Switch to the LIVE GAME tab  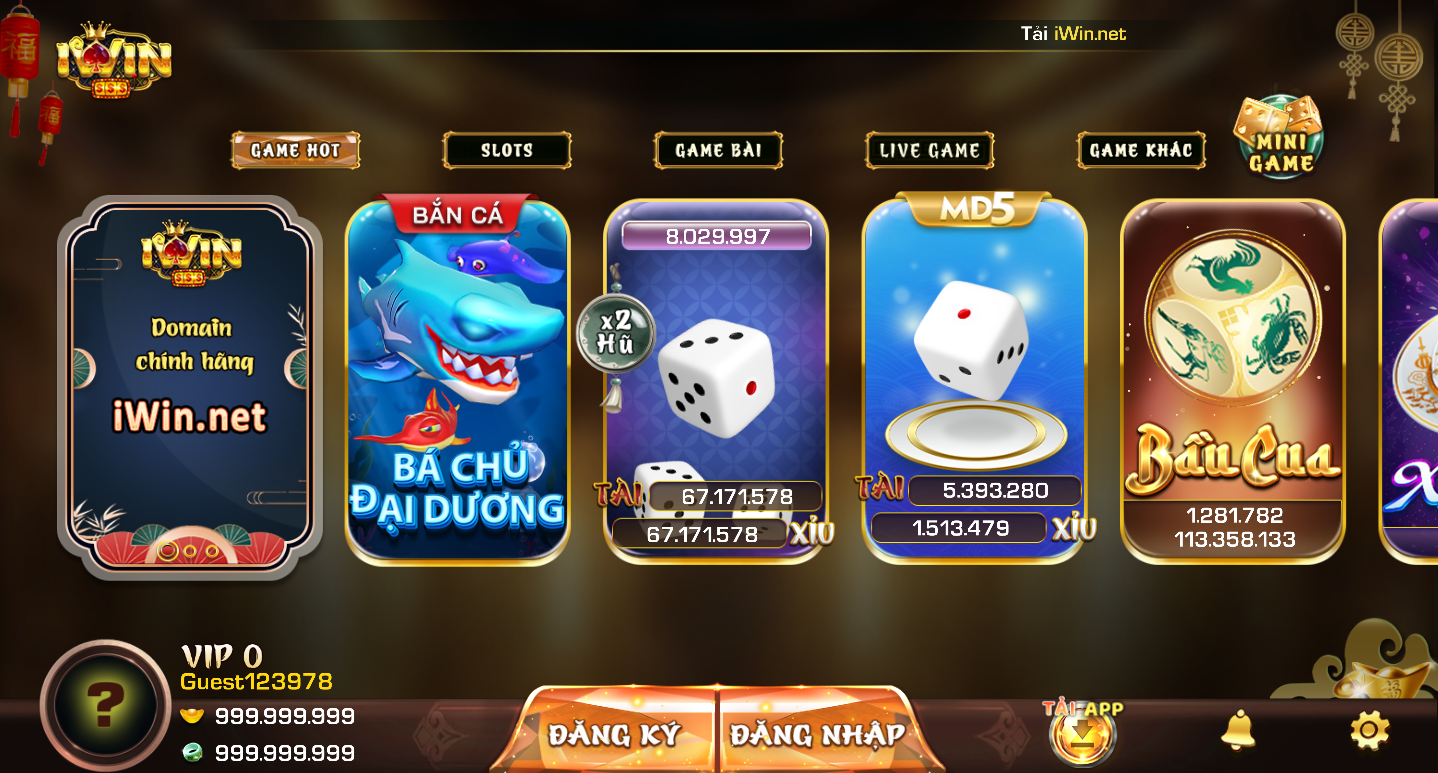pos(929,150)
